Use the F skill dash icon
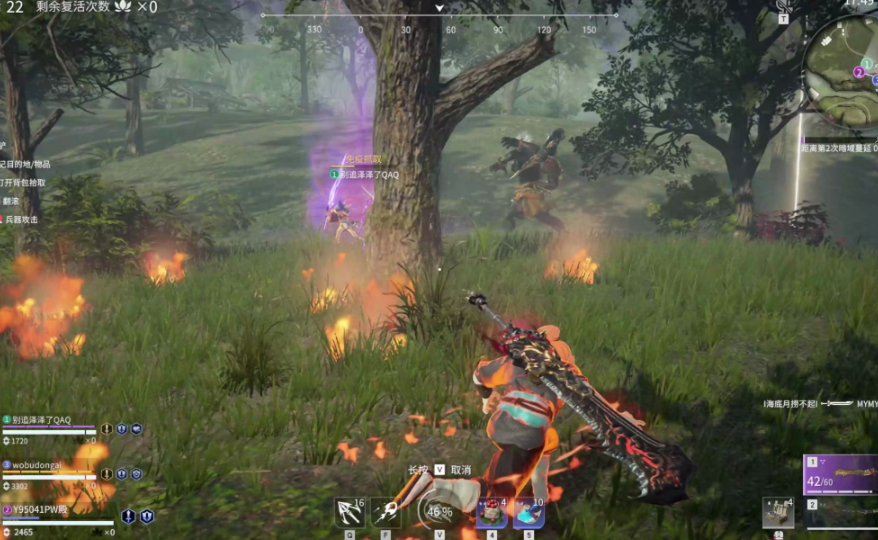Image resolution: width=878 pixels, height=540 pixels. pos(386,512)
